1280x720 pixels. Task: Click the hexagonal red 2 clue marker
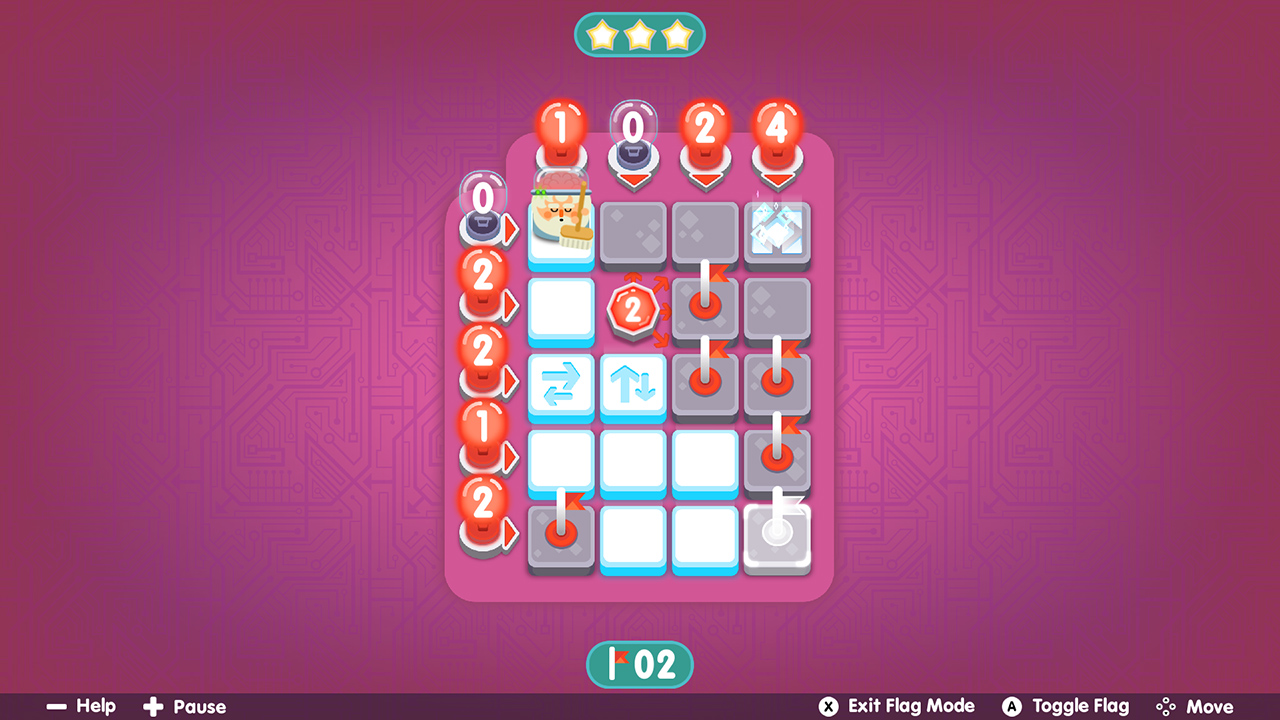(x=633, y=310)
